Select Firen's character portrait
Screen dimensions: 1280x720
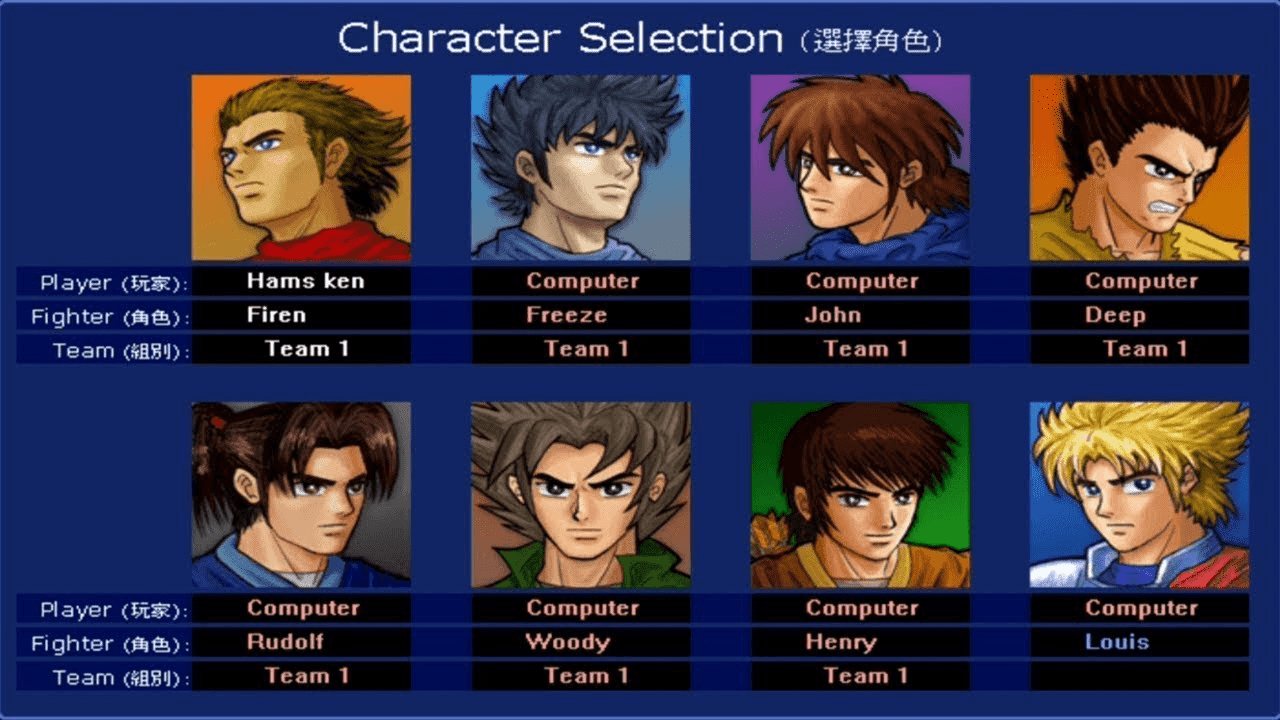[301, 167]
